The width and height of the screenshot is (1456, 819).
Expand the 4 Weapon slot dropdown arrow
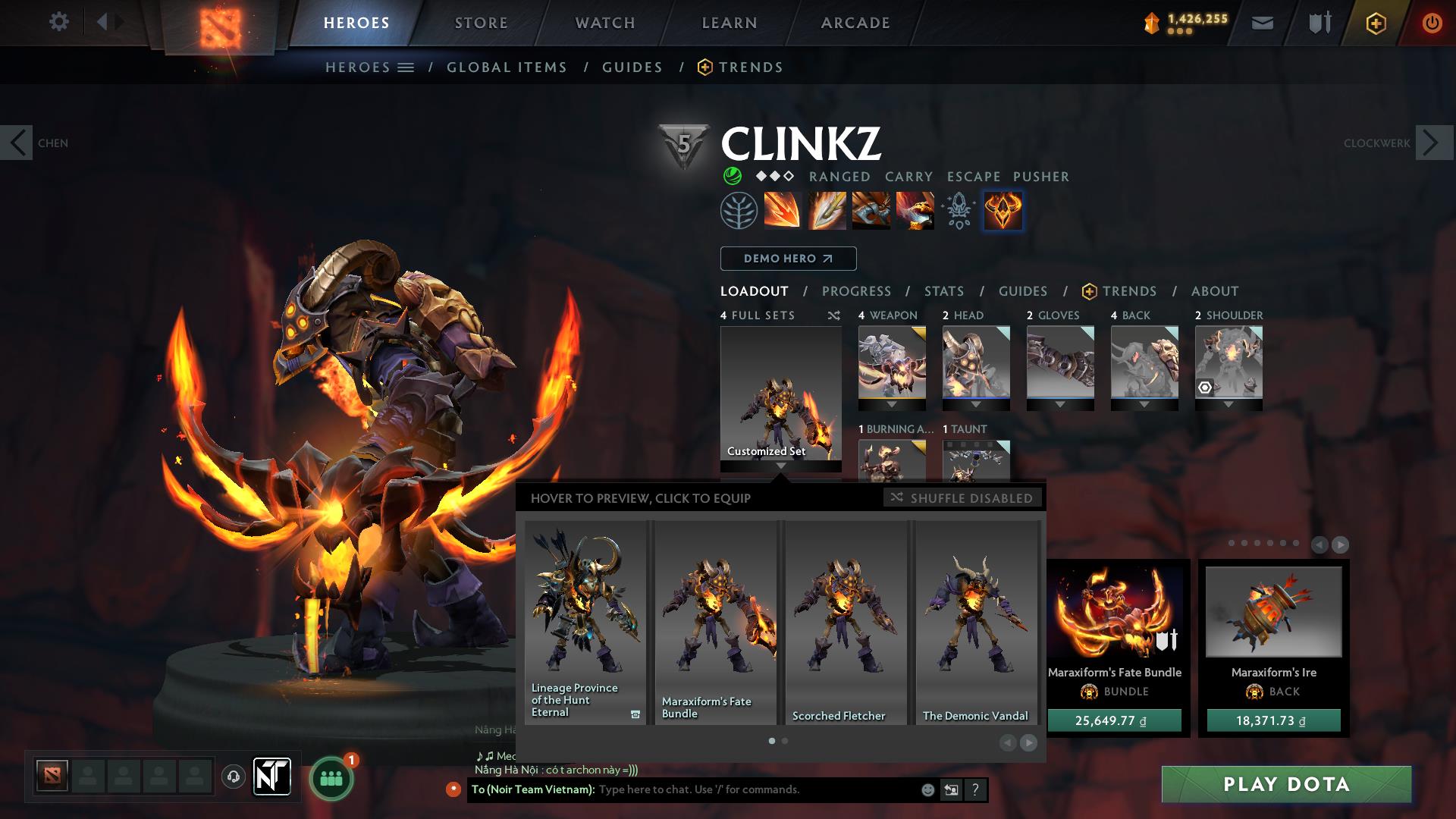pyautogui.click(x=892, y=405)
